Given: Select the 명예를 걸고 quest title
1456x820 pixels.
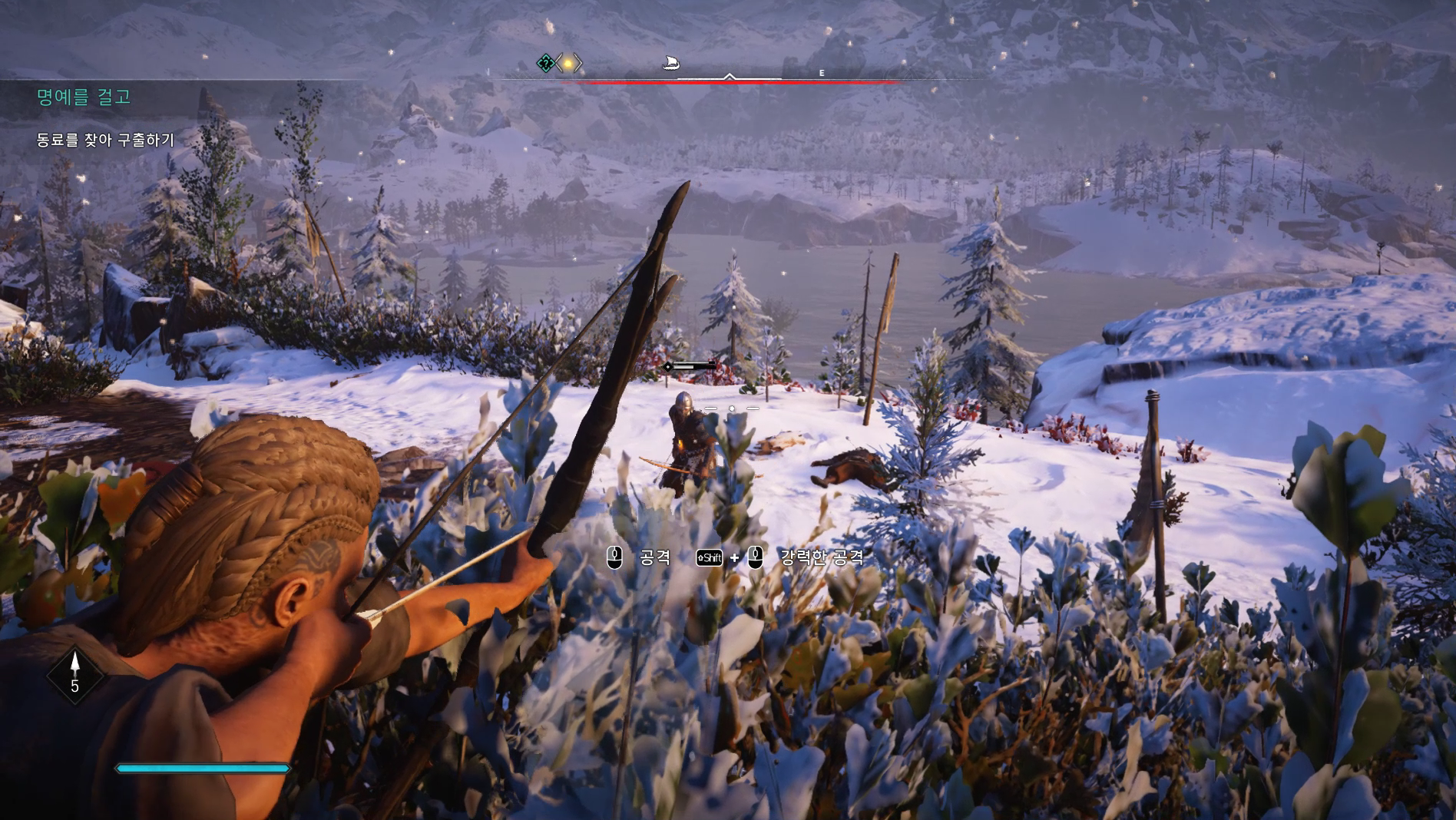Looking at the screenshot, I should (x=84, y=97).
